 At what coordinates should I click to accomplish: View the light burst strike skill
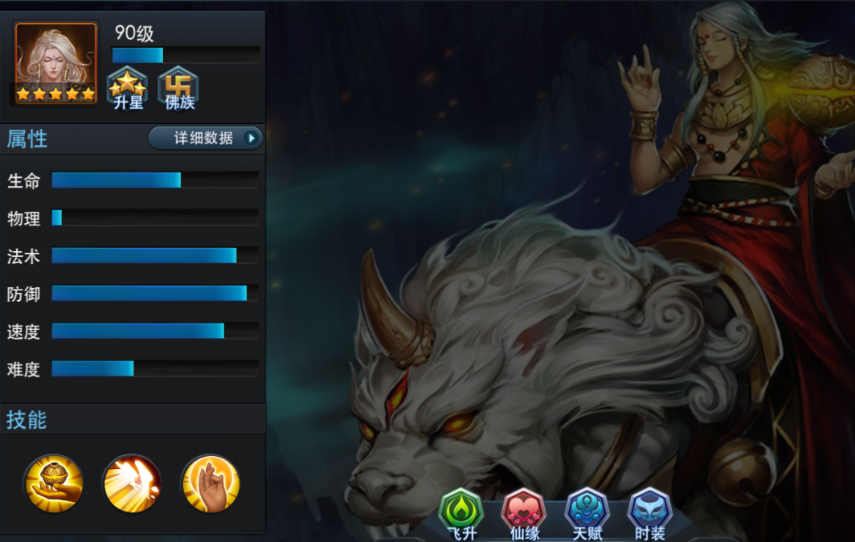coord(132,483)
